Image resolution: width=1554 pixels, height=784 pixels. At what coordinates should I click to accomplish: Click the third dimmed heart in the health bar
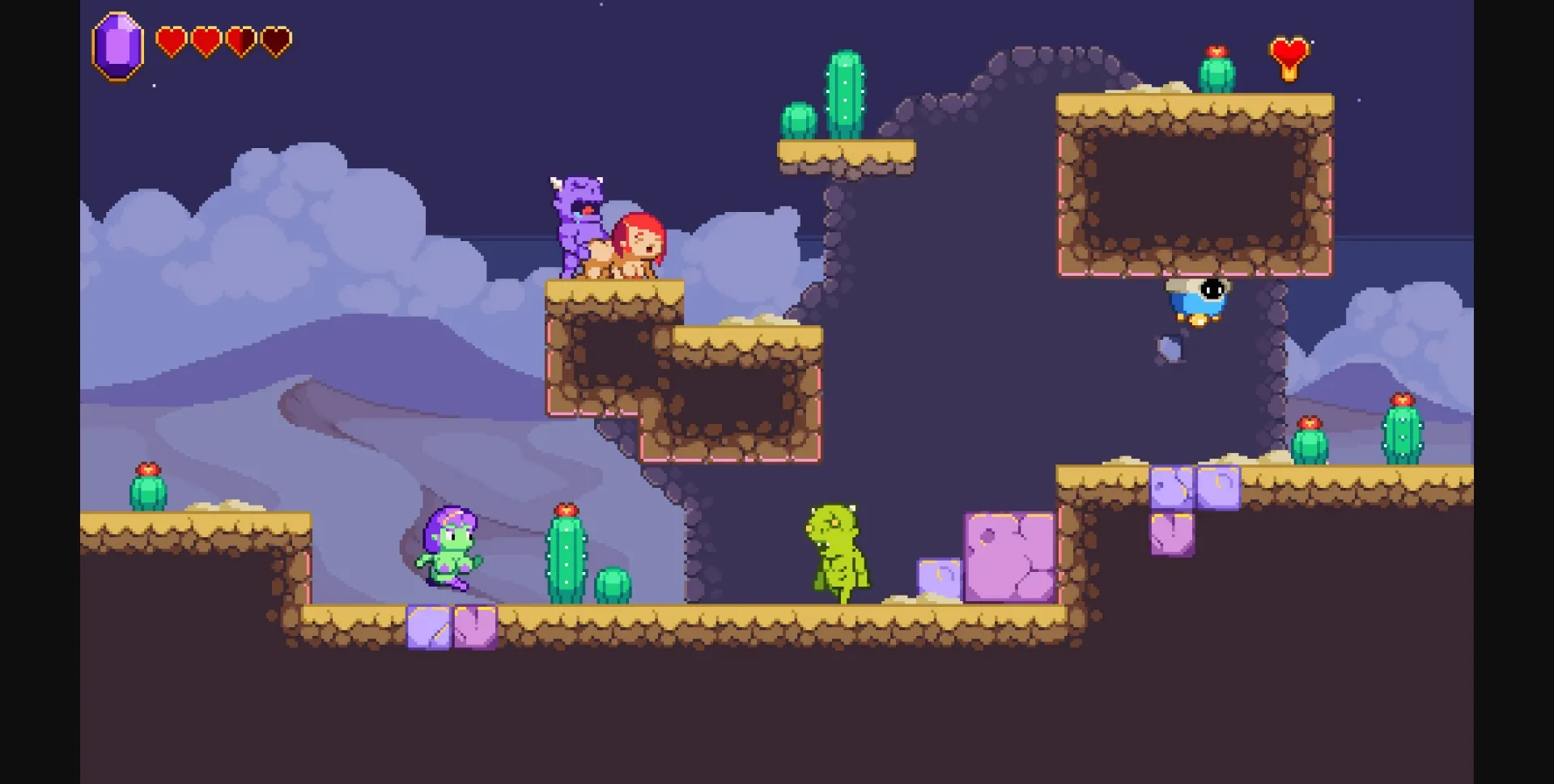[240, 40]
